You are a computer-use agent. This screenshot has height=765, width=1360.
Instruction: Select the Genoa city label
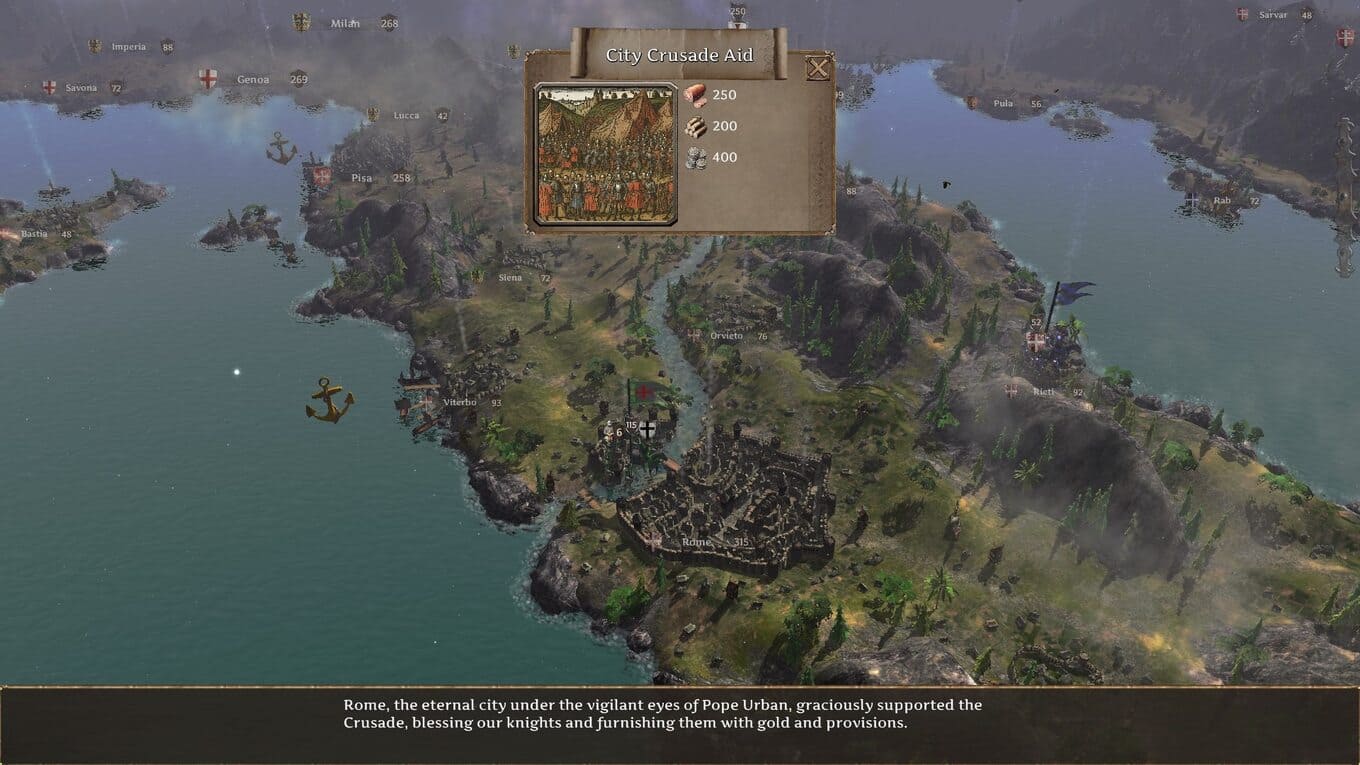click(x=253, y=80)
